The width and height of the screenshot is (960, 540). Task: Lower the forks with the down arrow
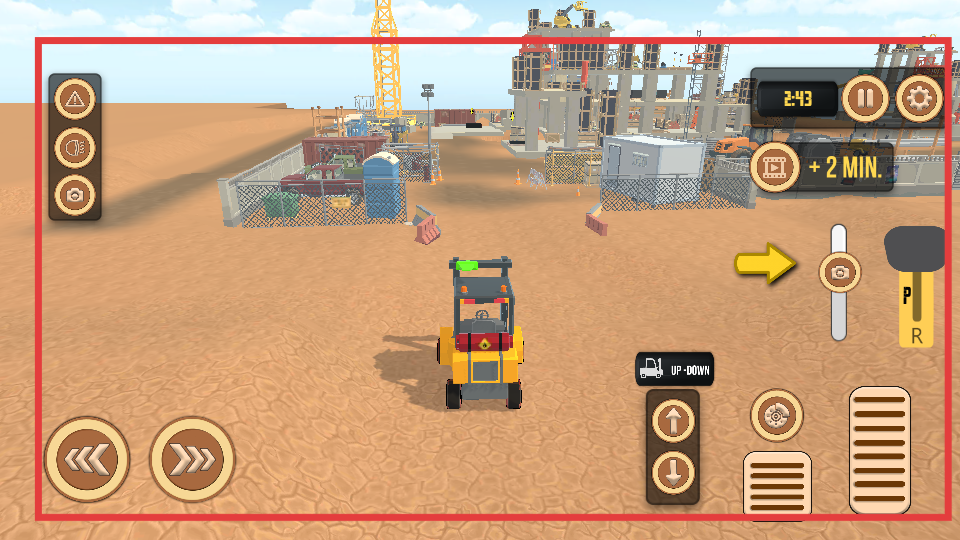[673, 471]
